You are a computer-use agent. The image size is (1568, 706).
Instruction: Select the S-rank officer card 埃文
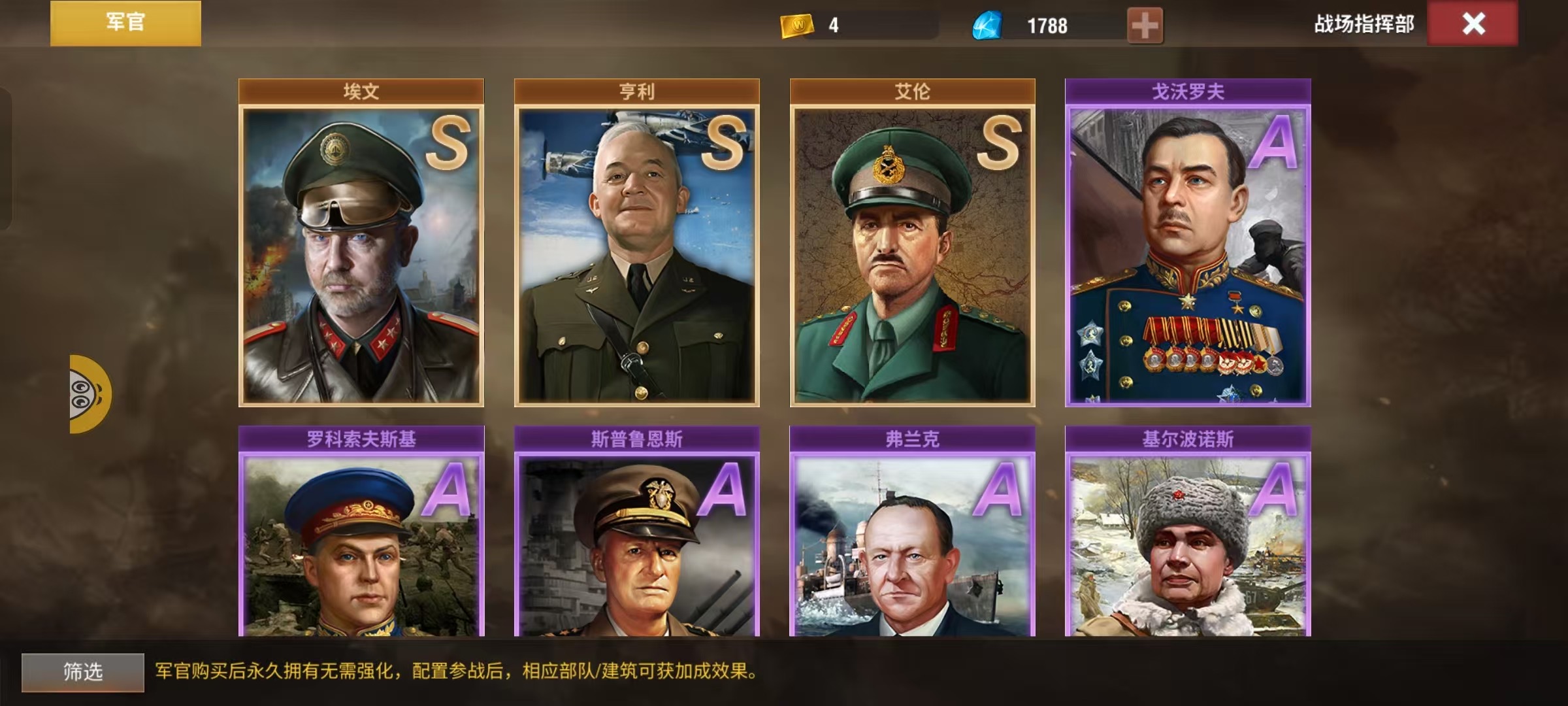pos(361,254)
